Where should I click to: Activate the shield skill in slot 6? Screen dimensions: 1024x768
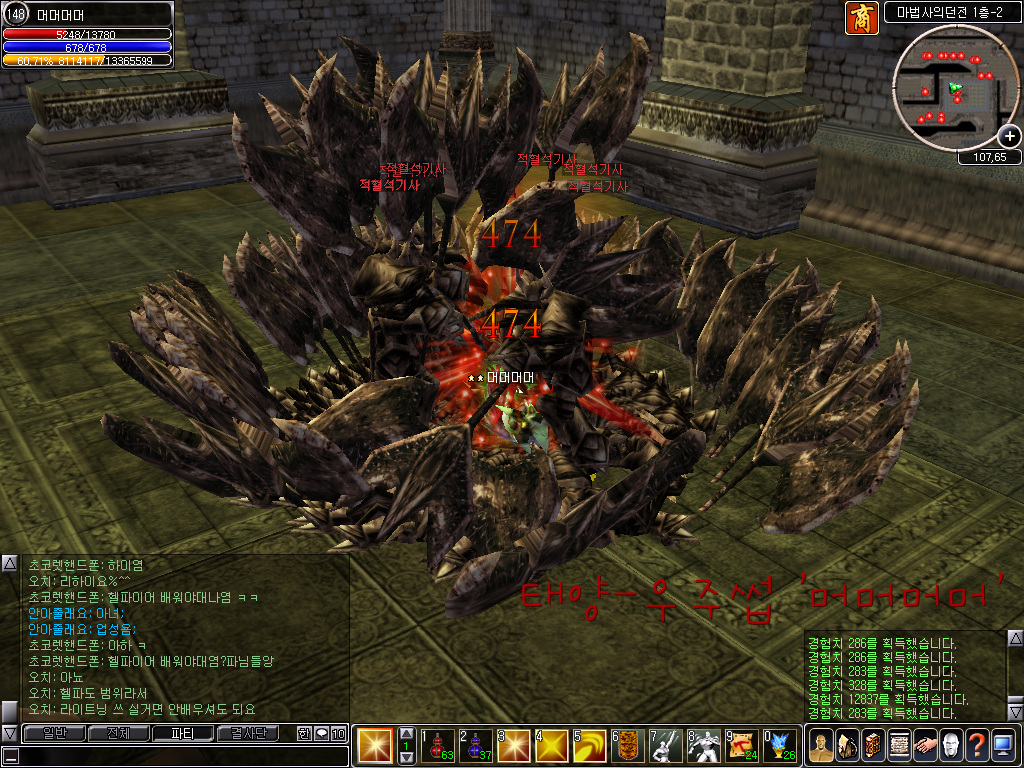click(x=627, y=744)
